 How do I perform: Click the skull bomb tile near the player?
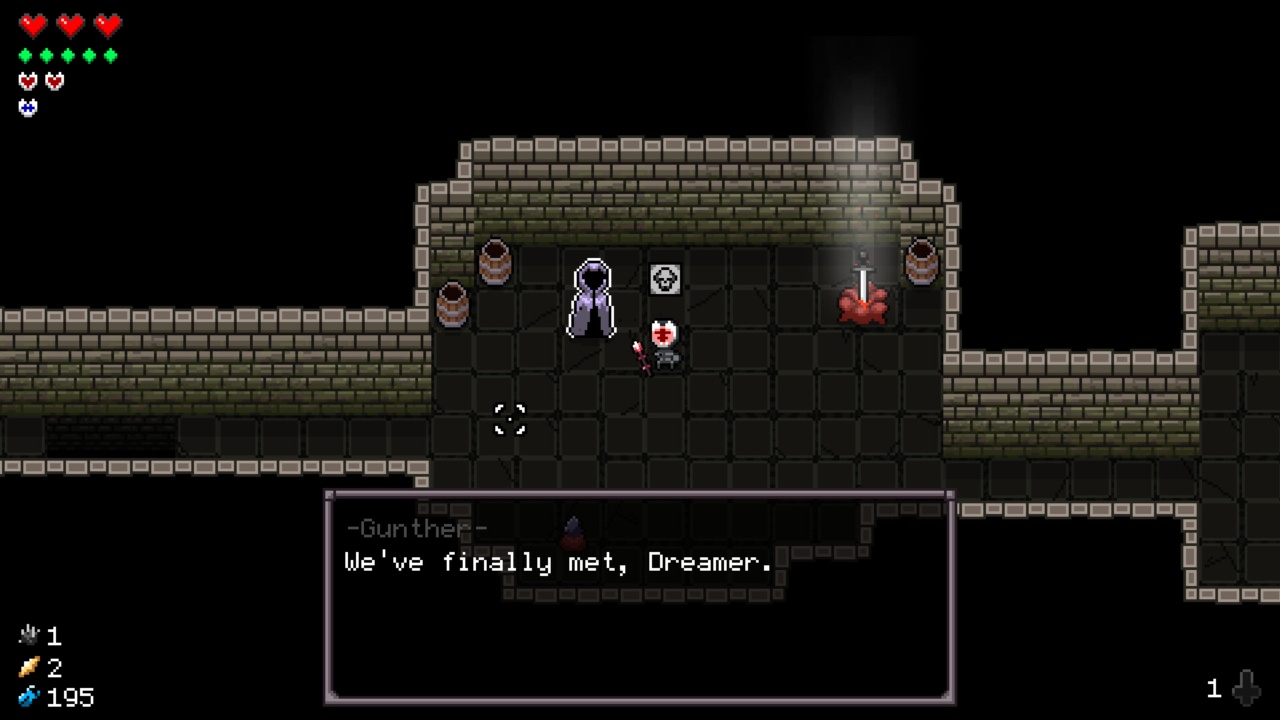click(663, 279)
